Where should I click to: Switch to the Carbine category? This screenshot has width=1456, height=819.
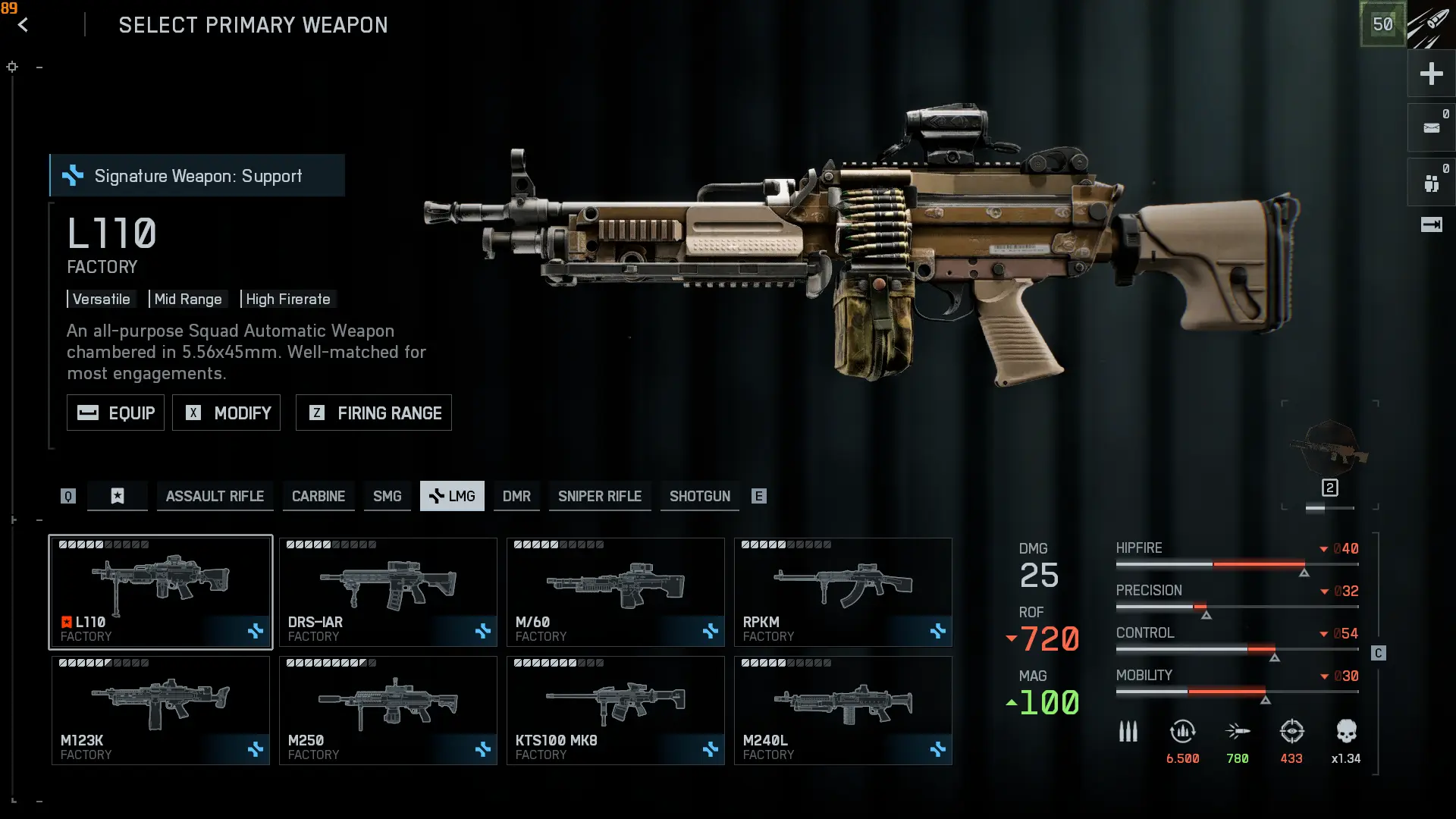click(x=318, y=496)
